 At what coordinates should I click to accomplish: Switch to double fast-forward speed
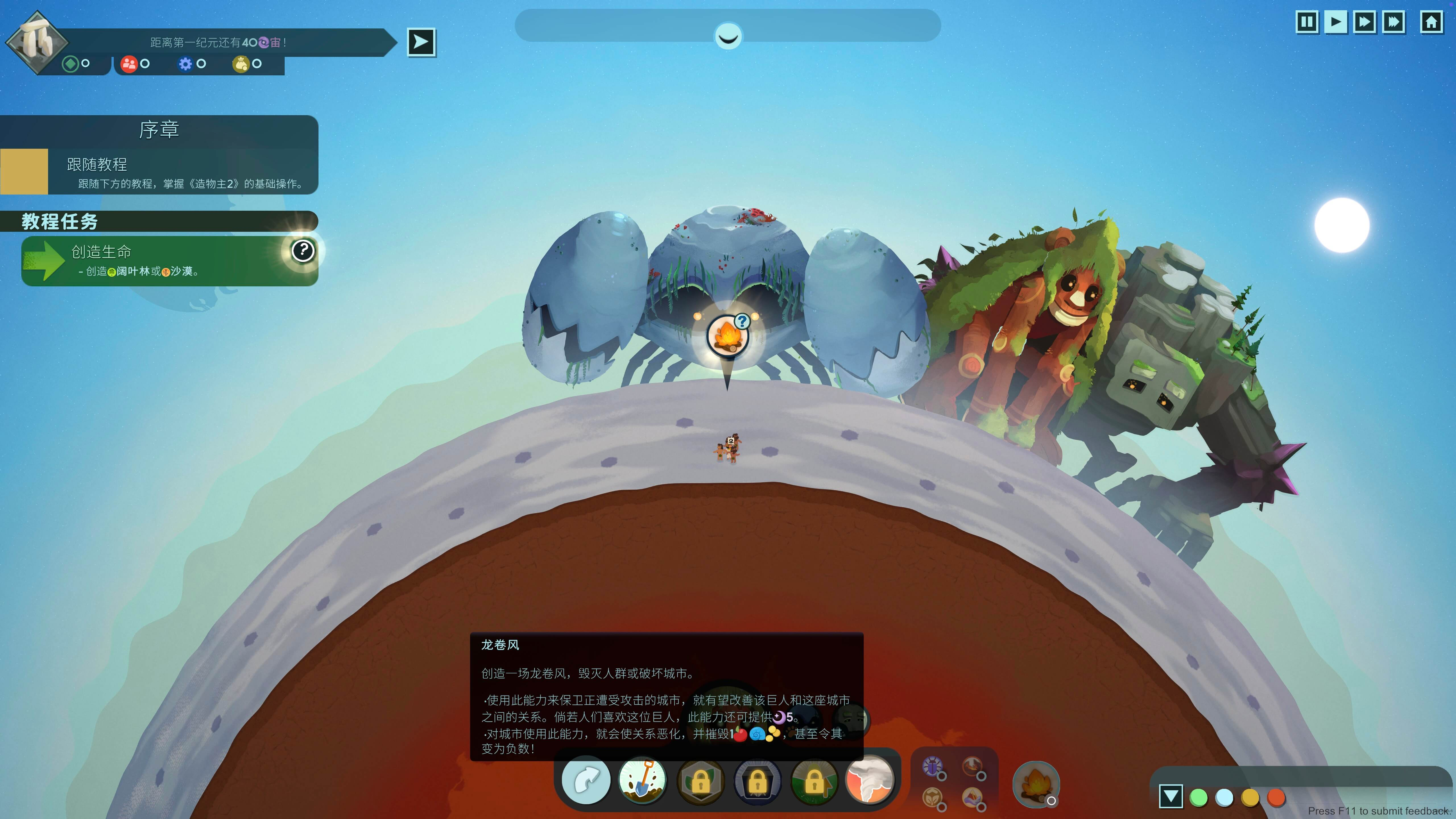point(1364,23)
